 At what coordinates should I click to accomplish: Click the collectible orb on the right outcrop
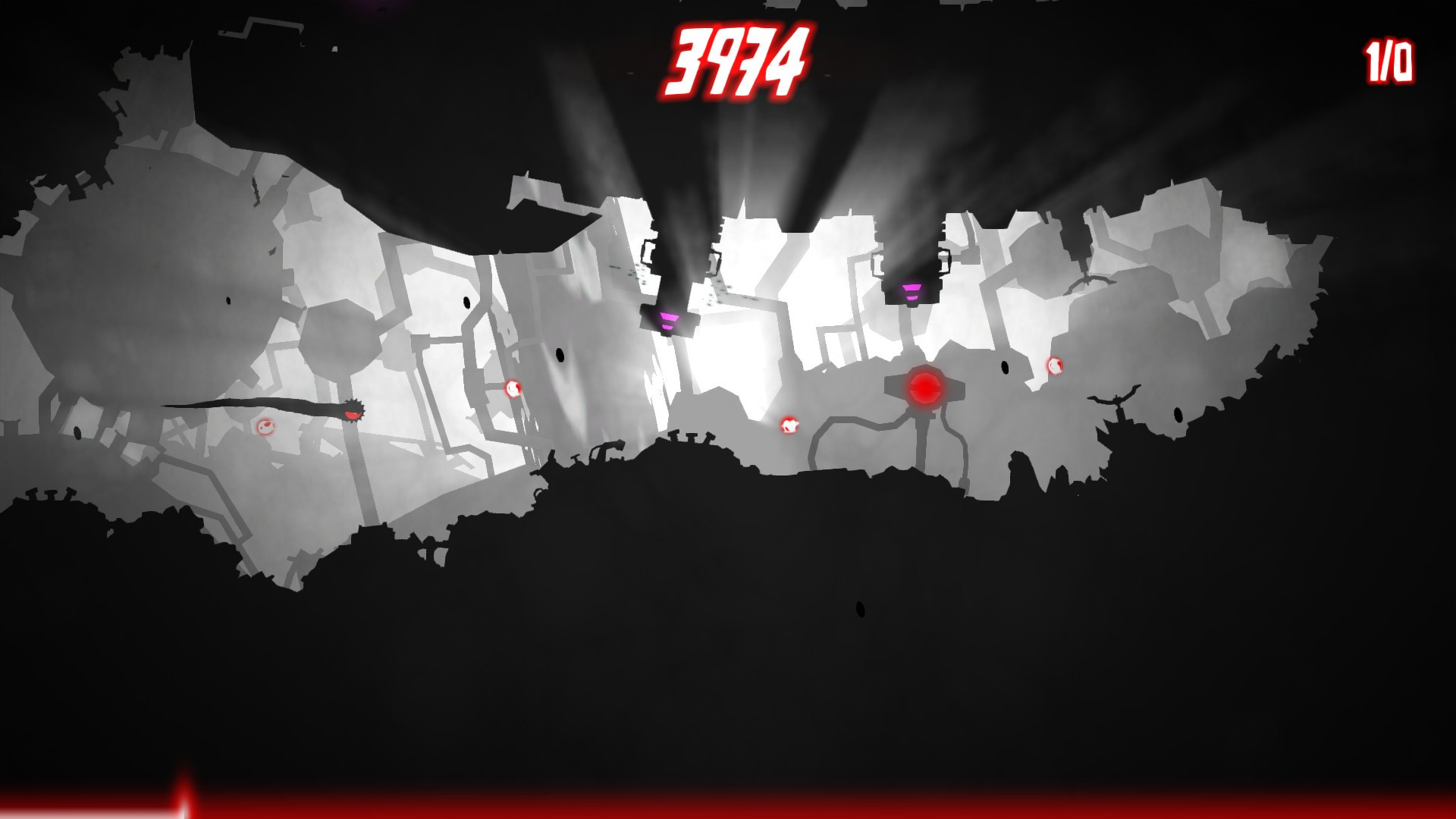(1055, 366)
